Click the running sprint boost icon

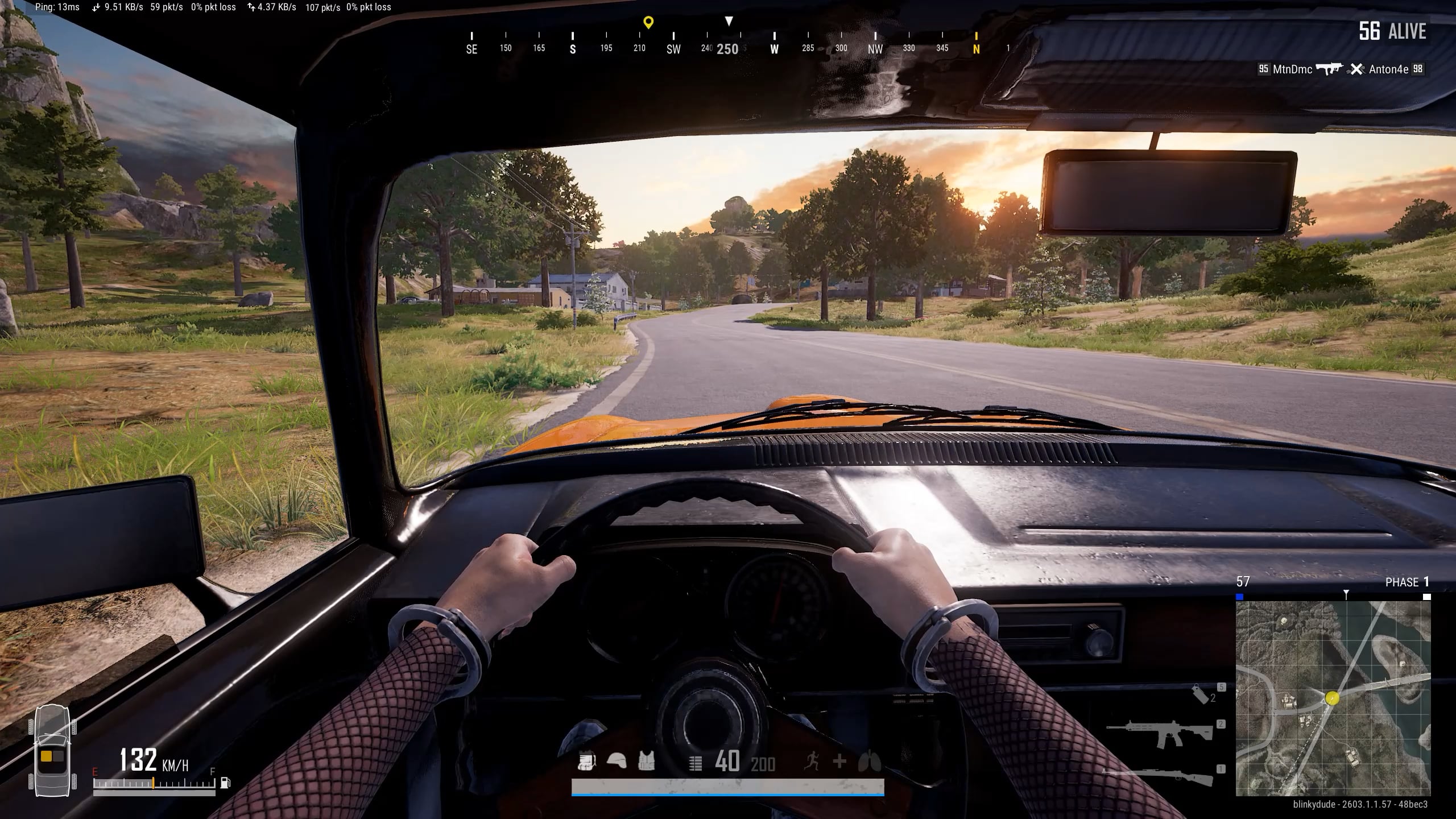(x=812, y=761)
